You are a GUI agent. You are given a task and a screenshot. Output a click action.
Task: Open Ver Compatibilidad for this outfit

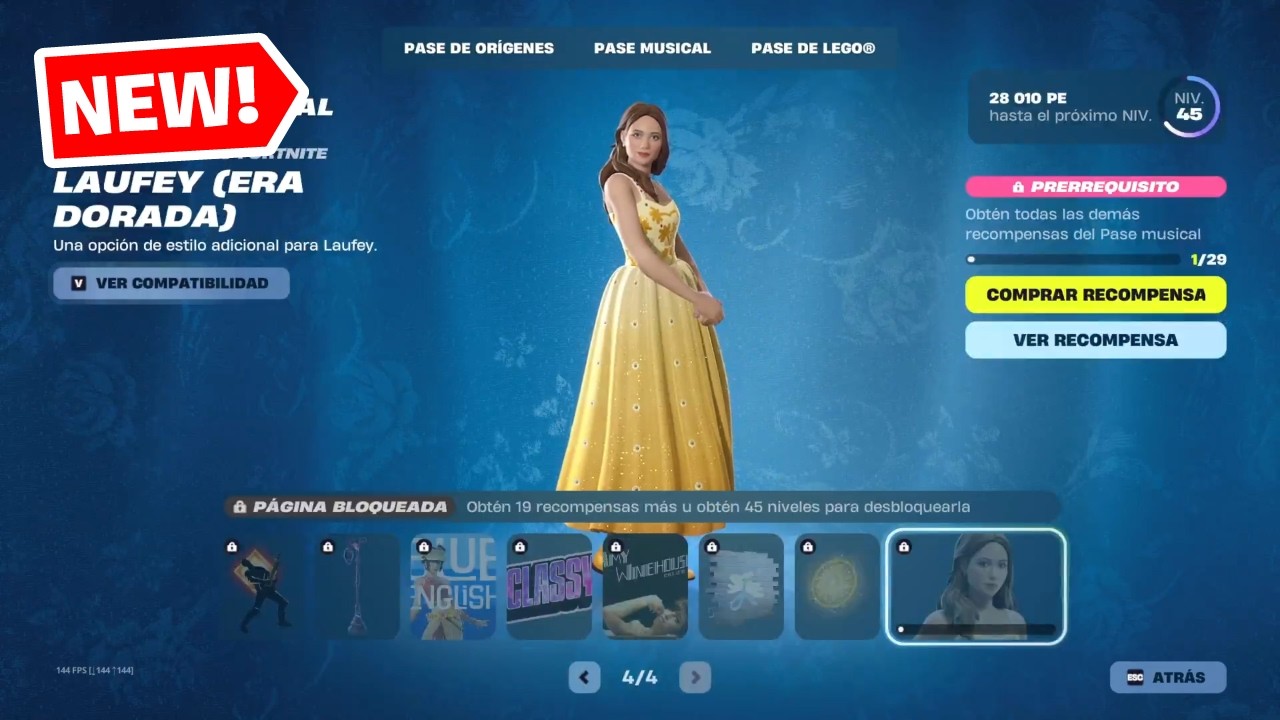pyautogui.click(x=171, y=283)
